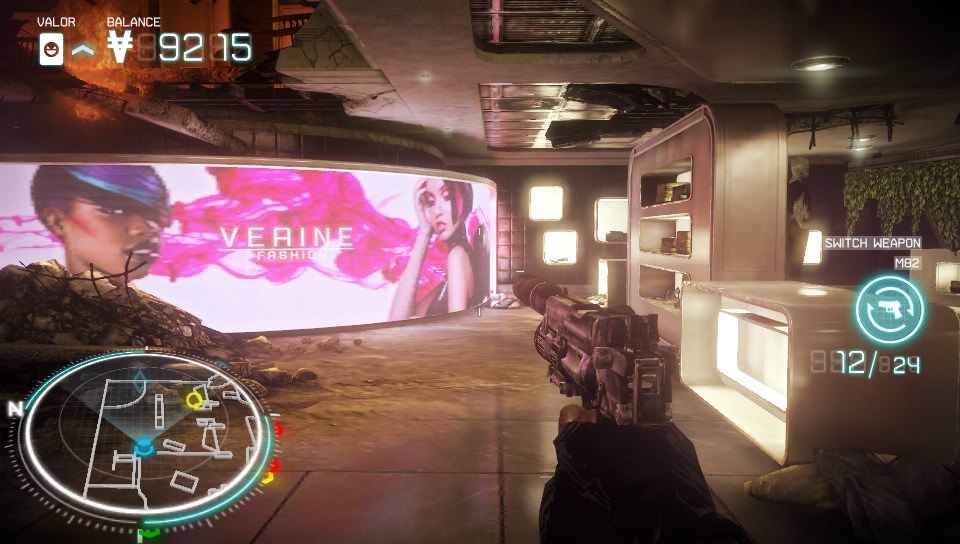The height and width of the screenshot is (544, 960).
Task: Select the Valor card icon
Action: click(x=51, y=48)
